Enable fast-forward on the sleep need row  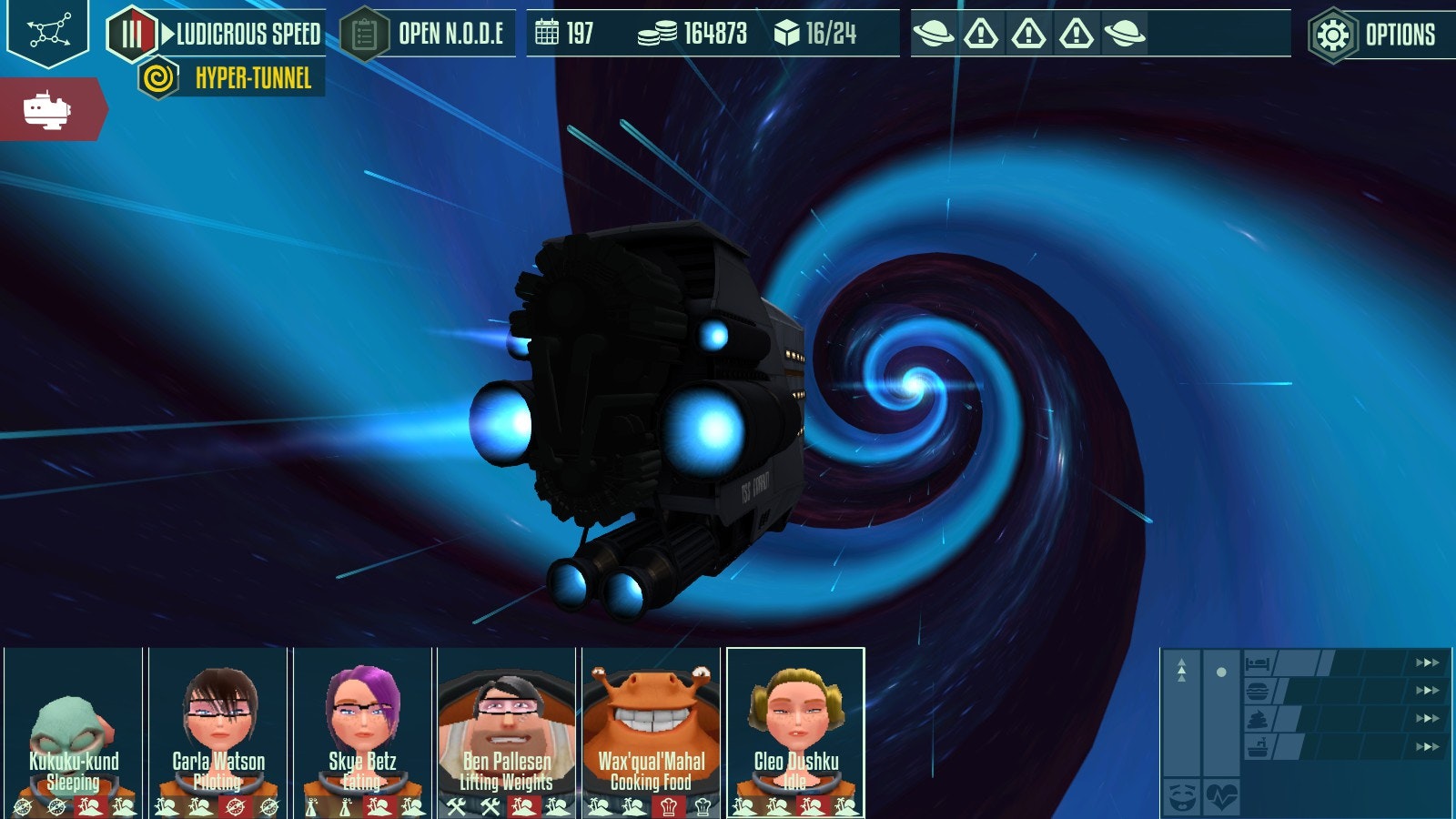pos(1427,662)
